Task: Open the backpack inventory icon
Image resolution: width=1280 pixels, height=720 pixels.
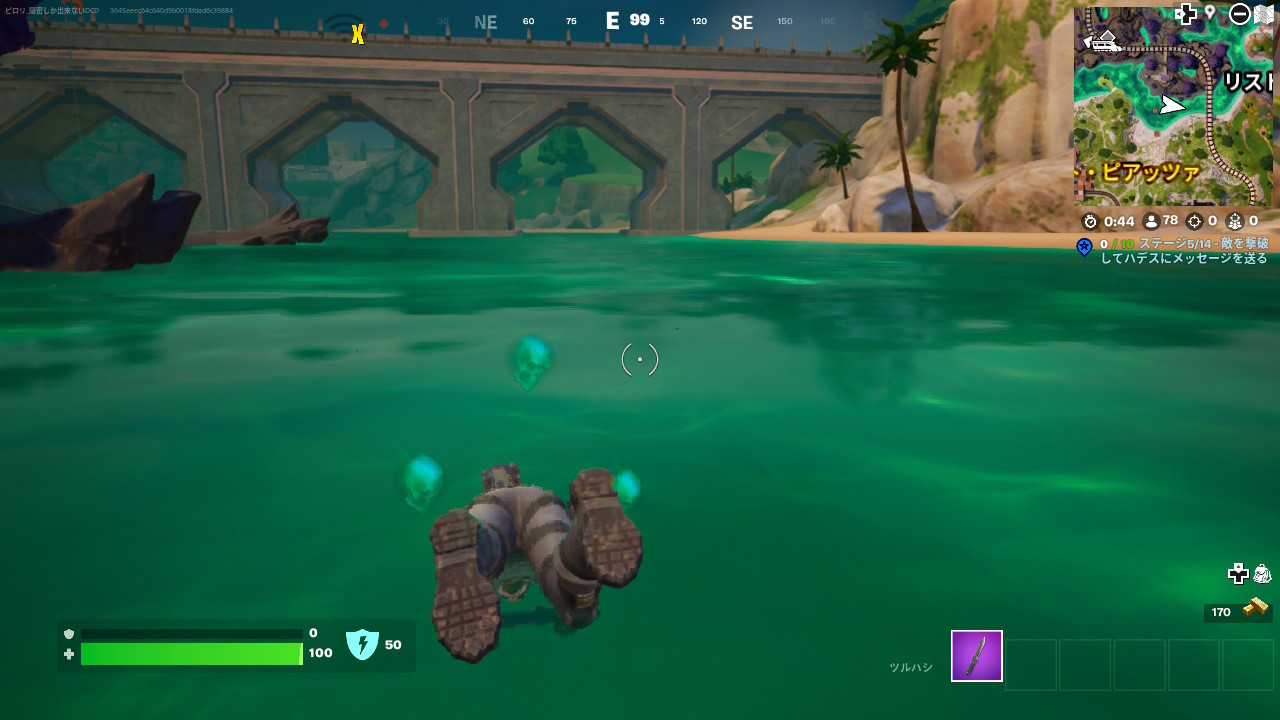Action: [x=1262, y=574]
